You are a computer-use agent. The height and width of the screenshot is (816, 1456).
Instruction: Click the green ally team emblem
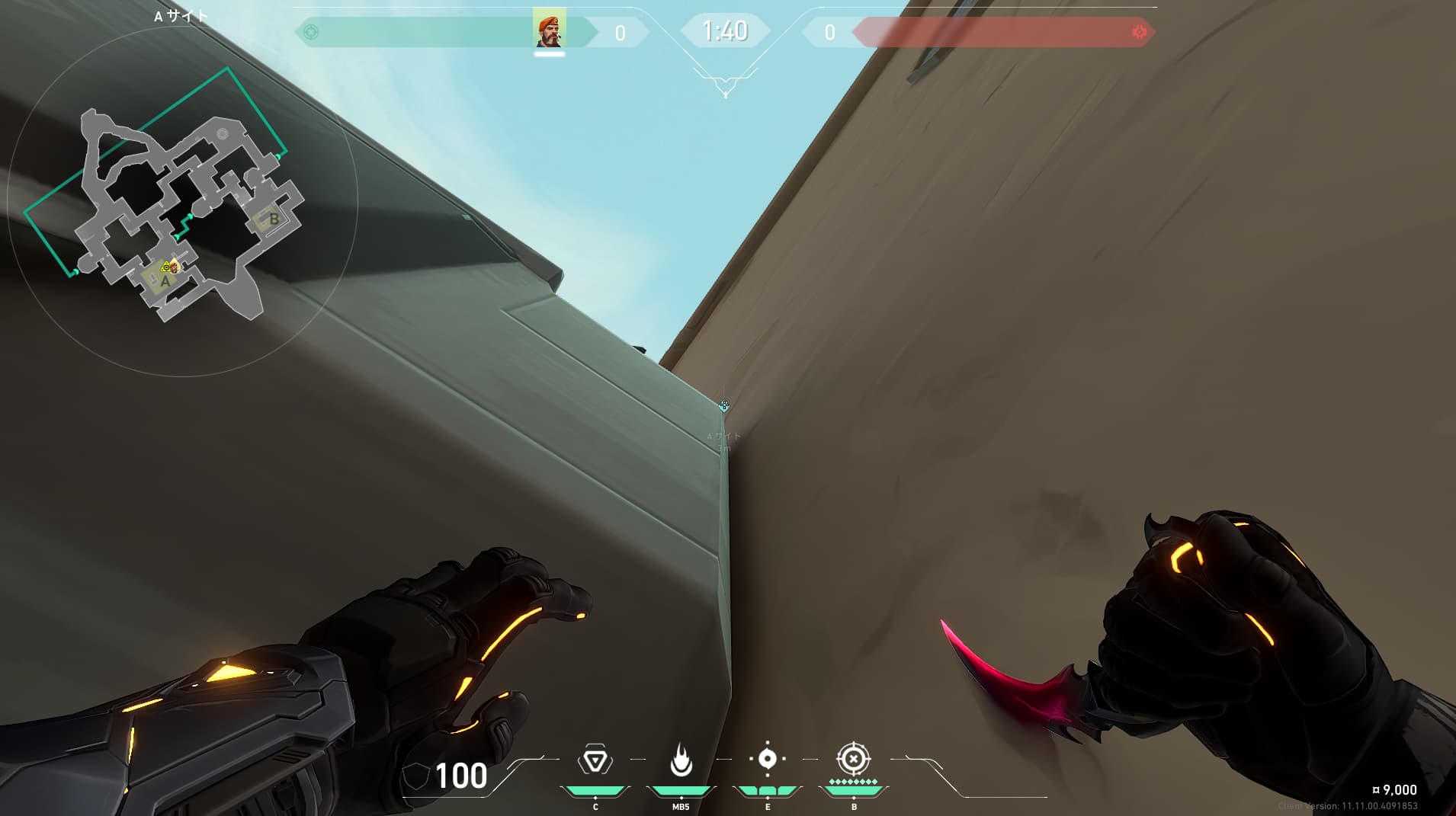pos(311,32)
